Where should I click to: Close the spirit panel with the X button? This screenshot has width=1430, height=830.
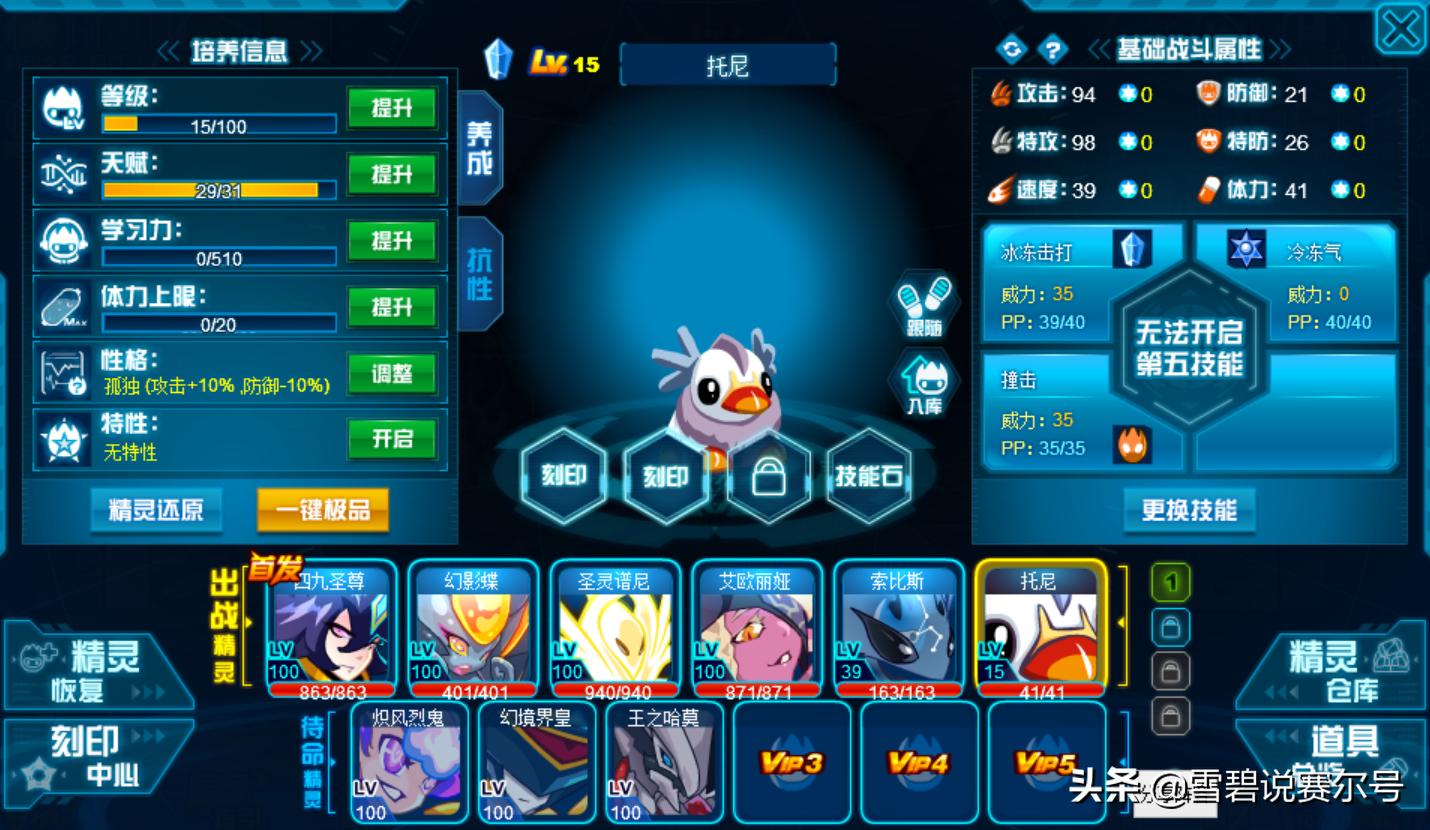tap(1400, 29)
